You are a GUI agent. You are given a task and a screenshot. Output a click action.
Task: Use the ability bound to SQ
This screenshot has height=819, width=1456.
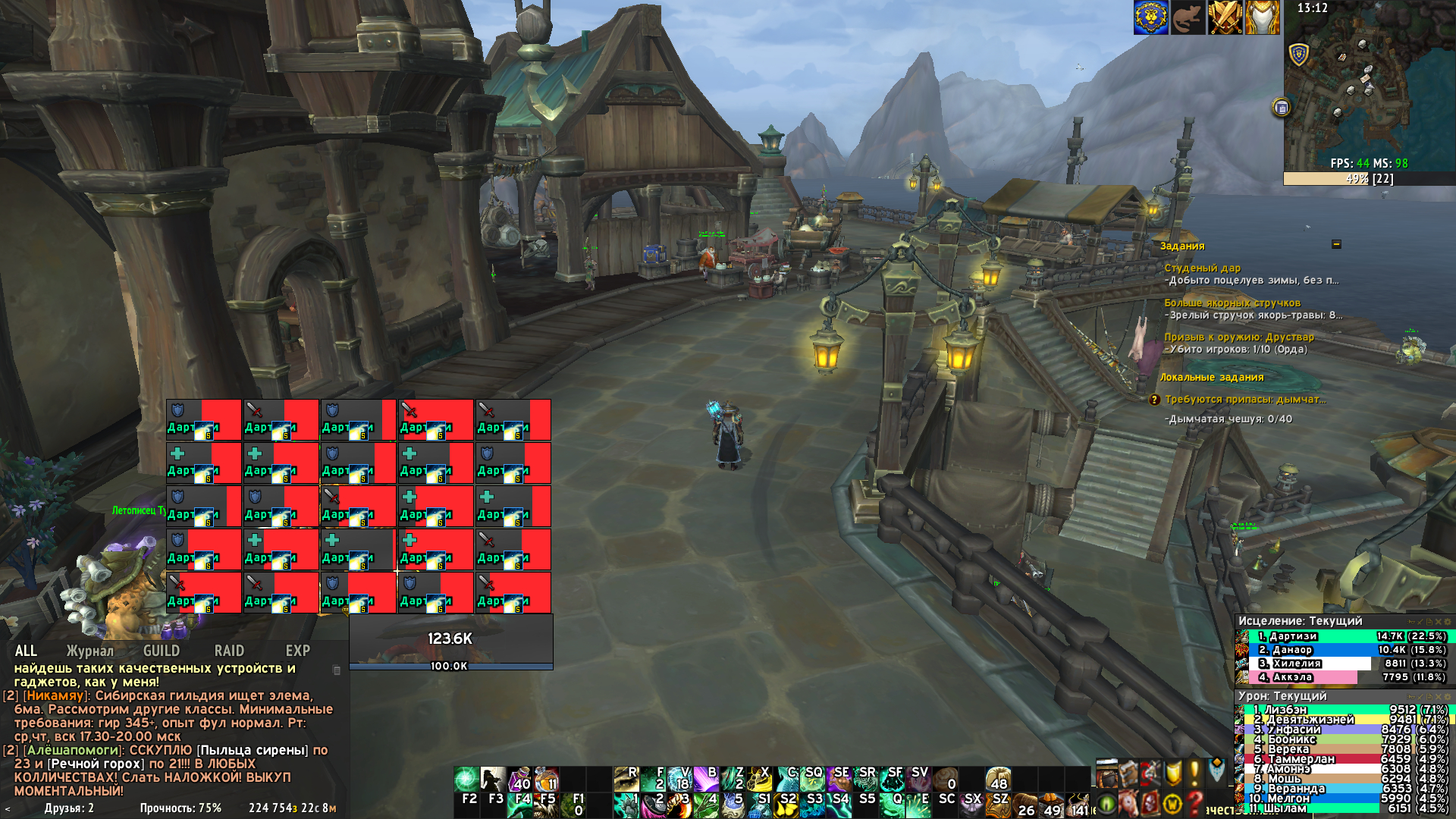click(811, 779)
